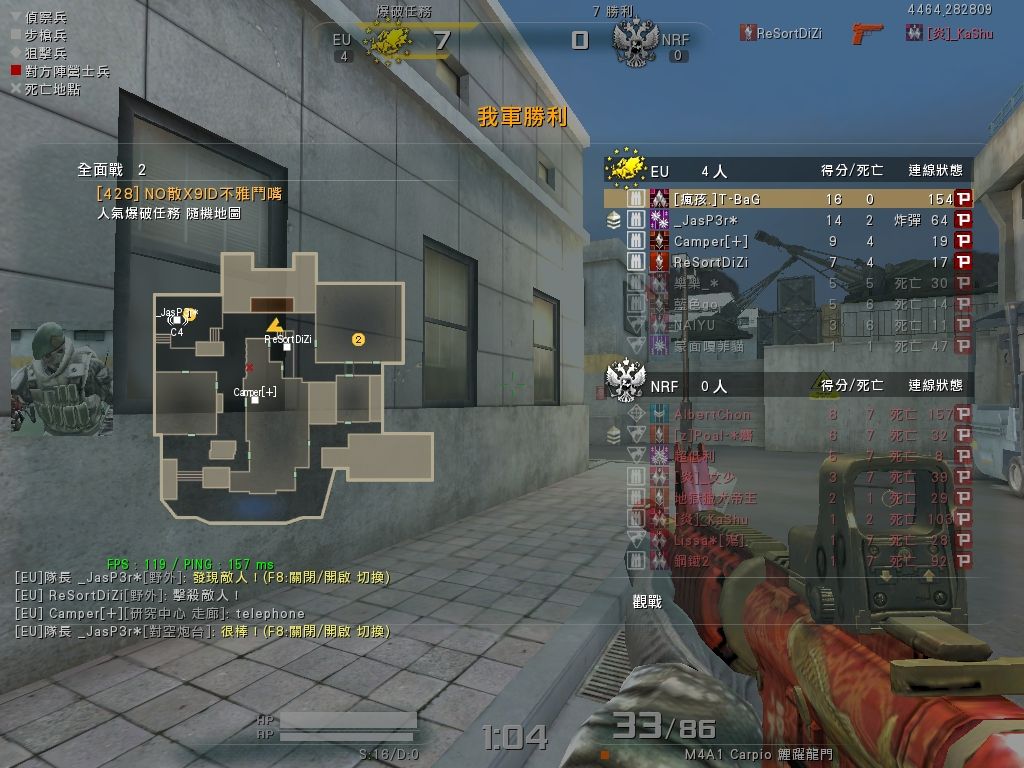Click the Camper[+] telephone chat message
The width and height of the screenshot is (1024, 768).
click(160, 613)
